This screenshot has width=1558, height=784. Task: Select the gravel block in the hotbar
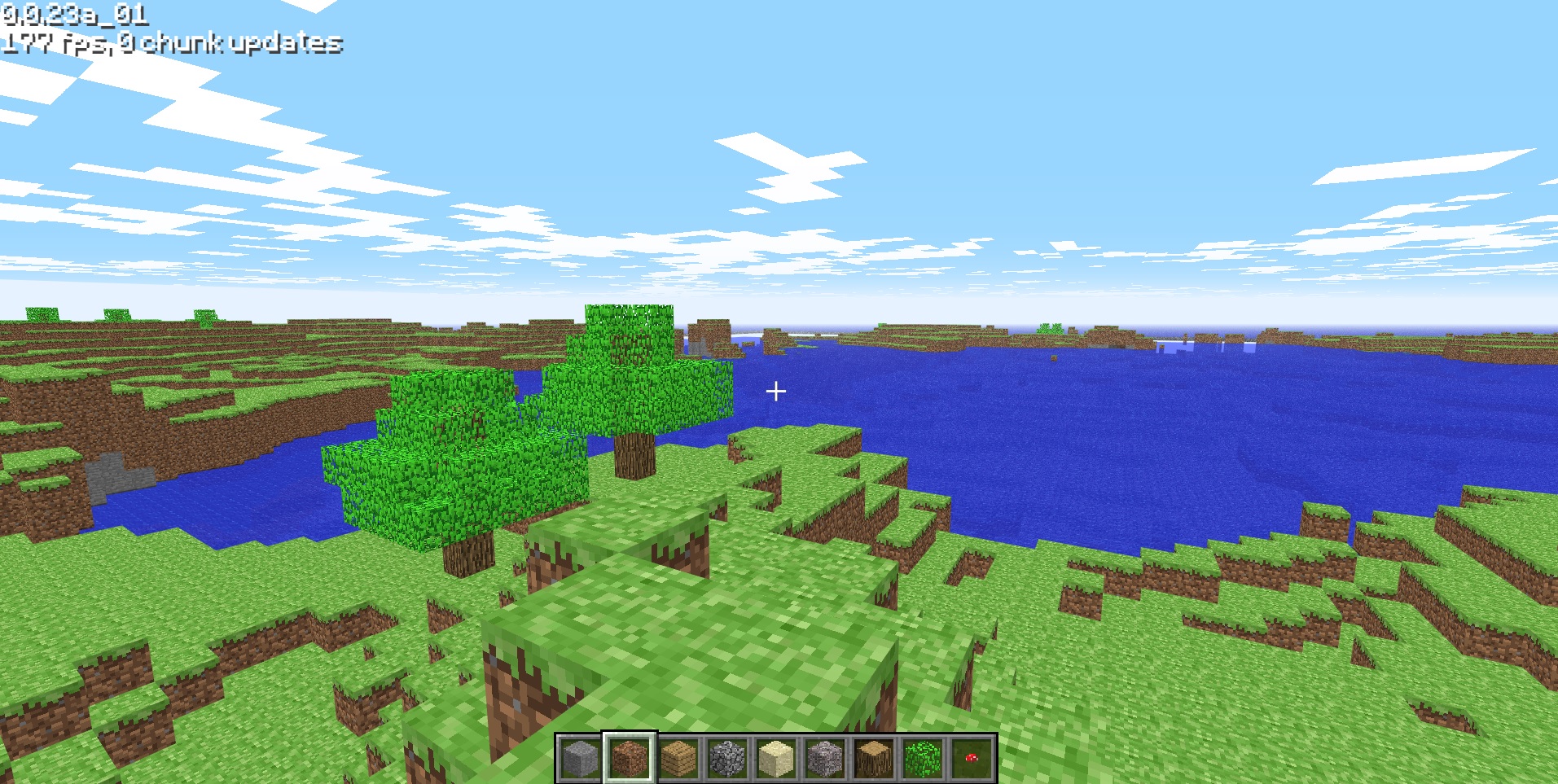825,757
